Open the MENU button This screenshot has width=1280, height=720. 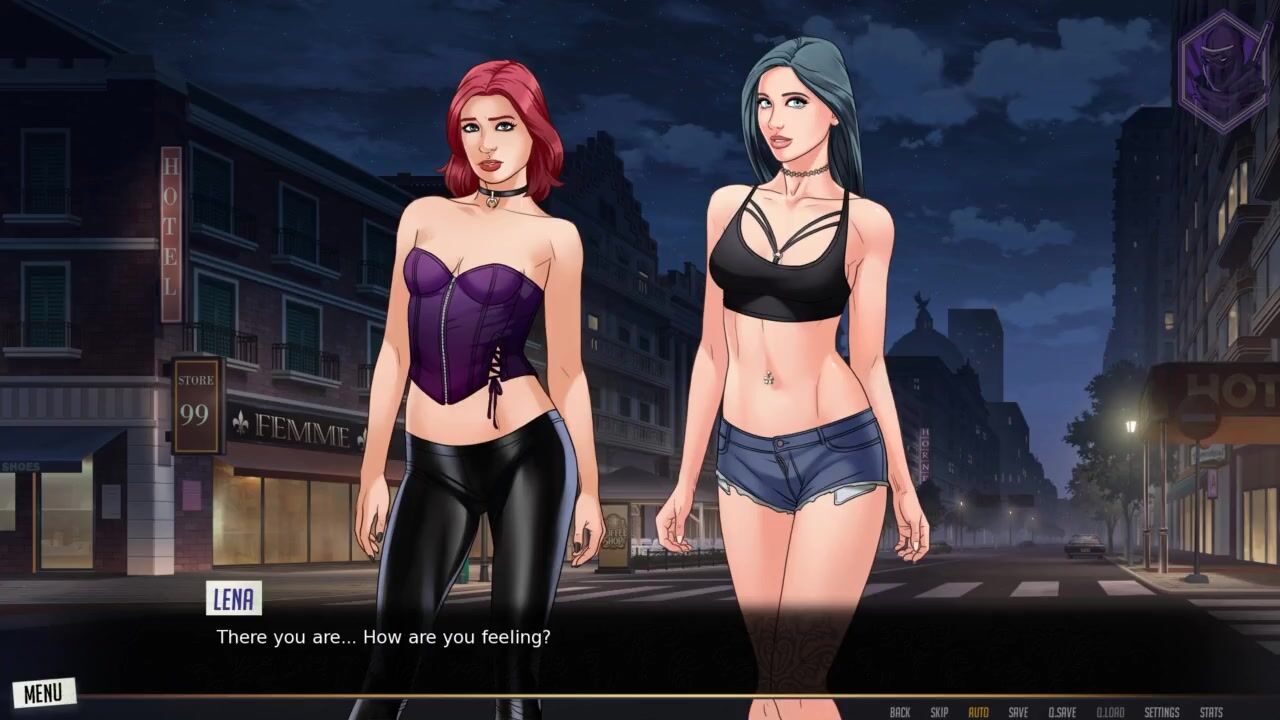click(43, 692)
